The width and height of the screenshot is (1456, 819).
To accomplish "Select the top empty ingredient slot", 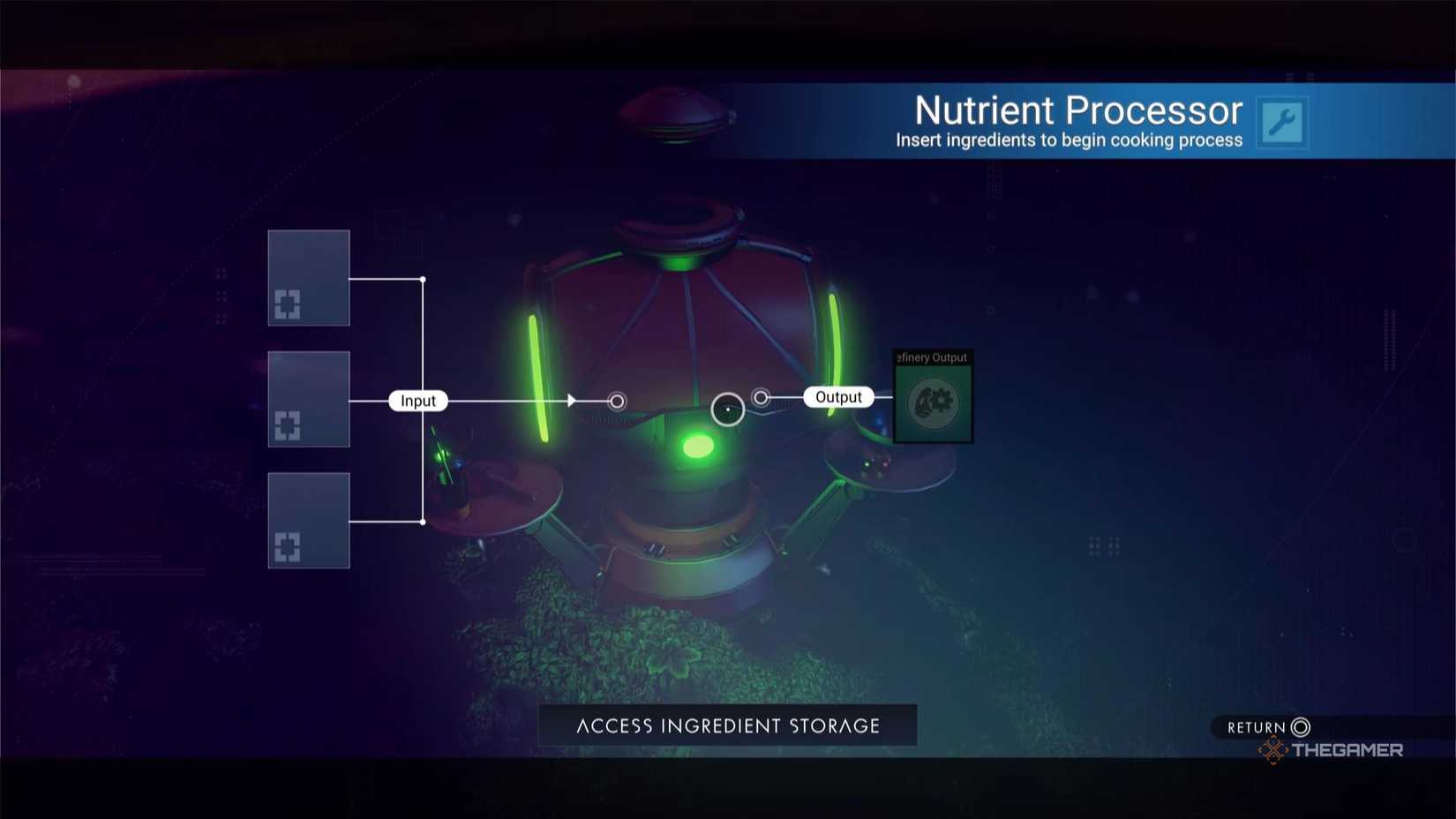I will pyautogui.click(x=308, y=278).
